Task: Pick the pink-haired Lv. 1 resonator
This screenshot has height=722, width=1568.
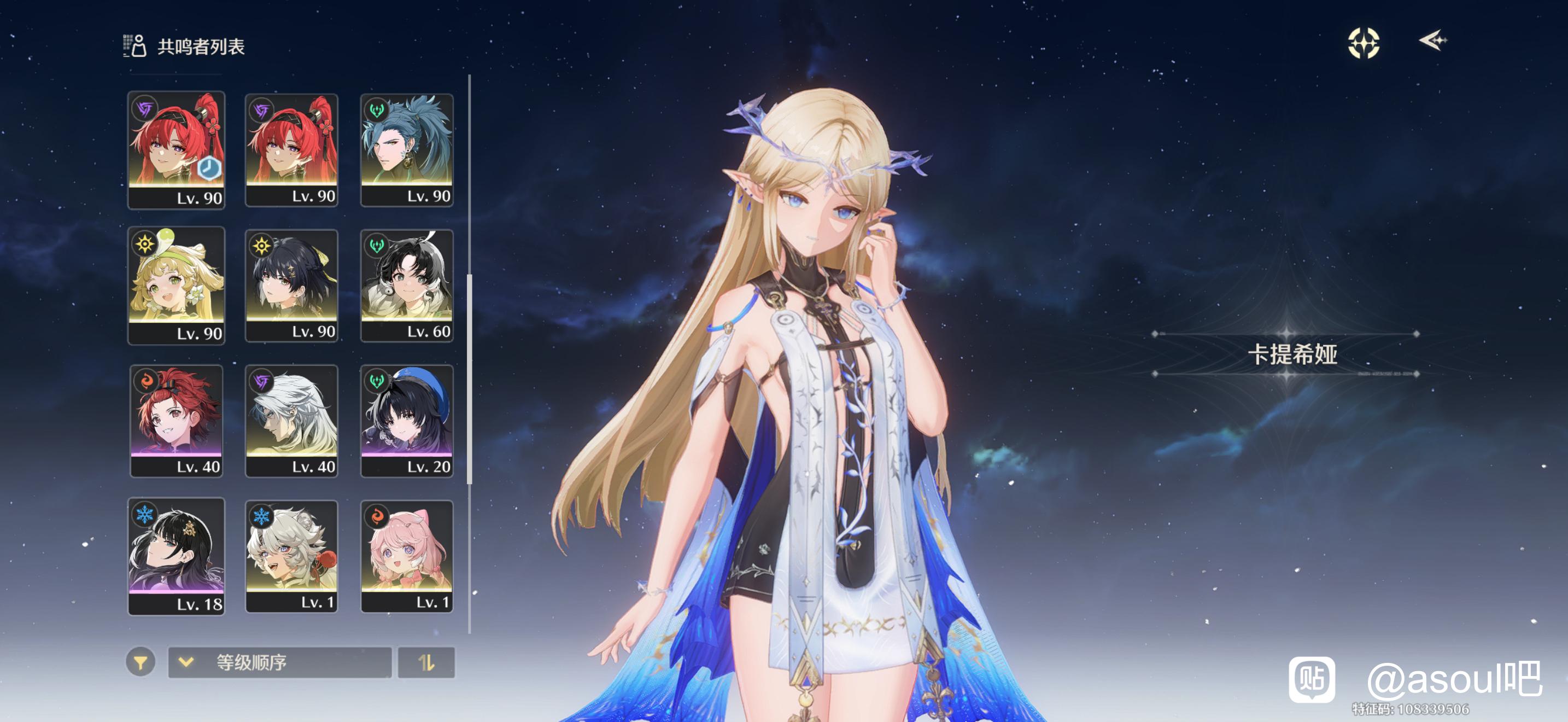Action: pyautogui.click(x=407, y=556)
